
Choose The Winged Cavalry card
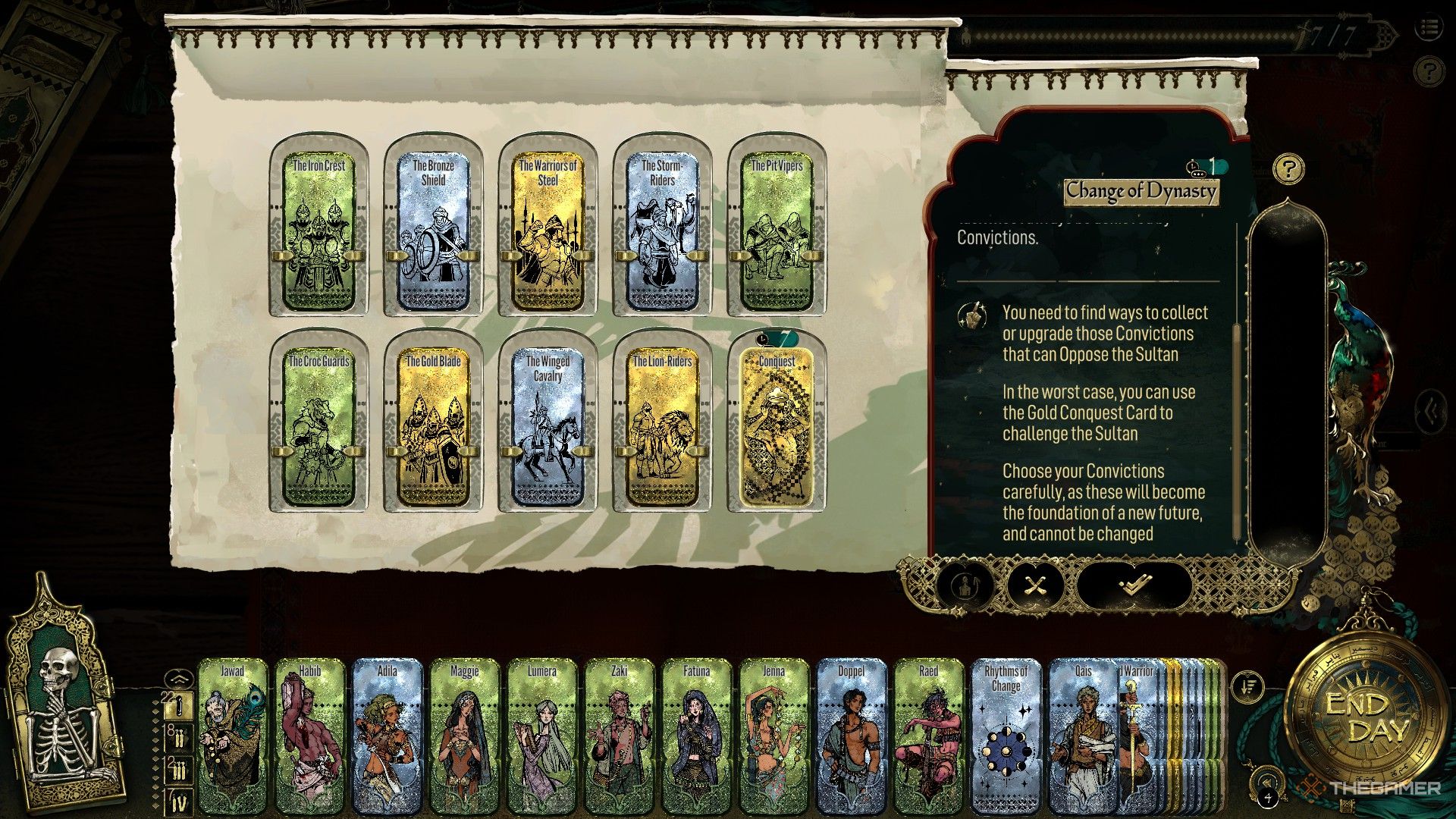point(548,425)
